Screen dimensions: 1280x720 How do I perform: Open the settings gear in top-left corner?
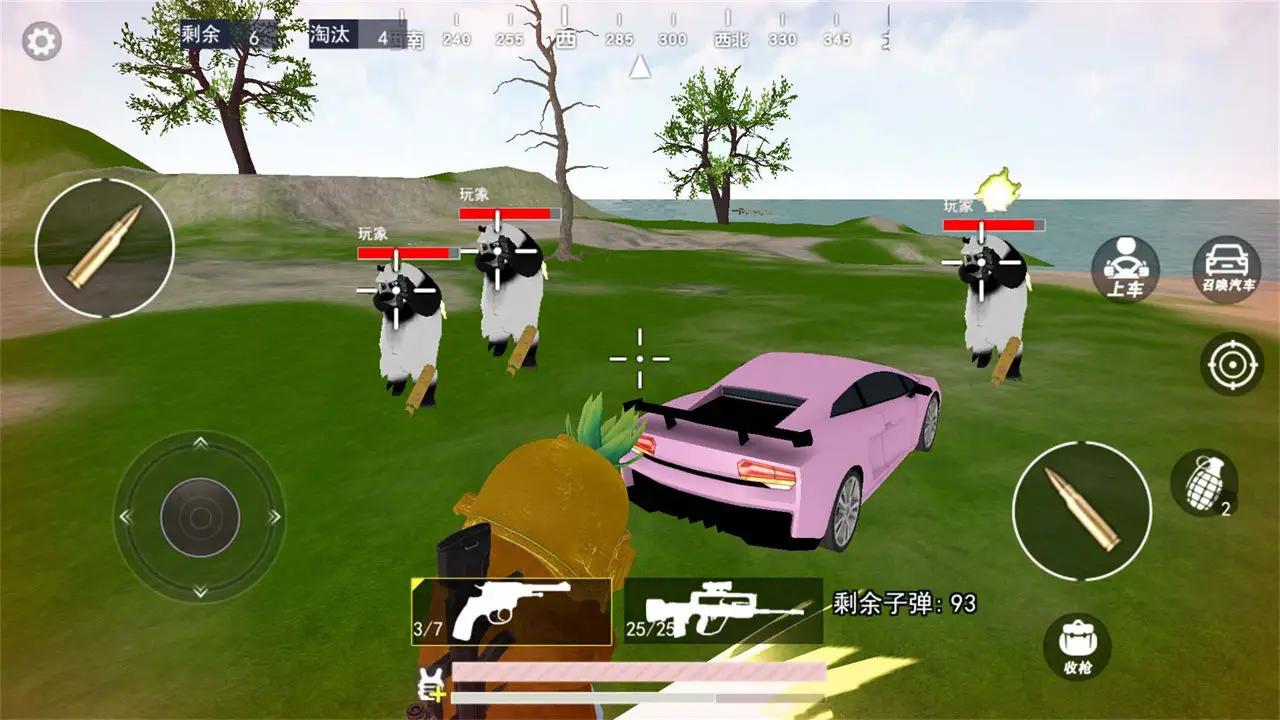[x=40, y=40]
